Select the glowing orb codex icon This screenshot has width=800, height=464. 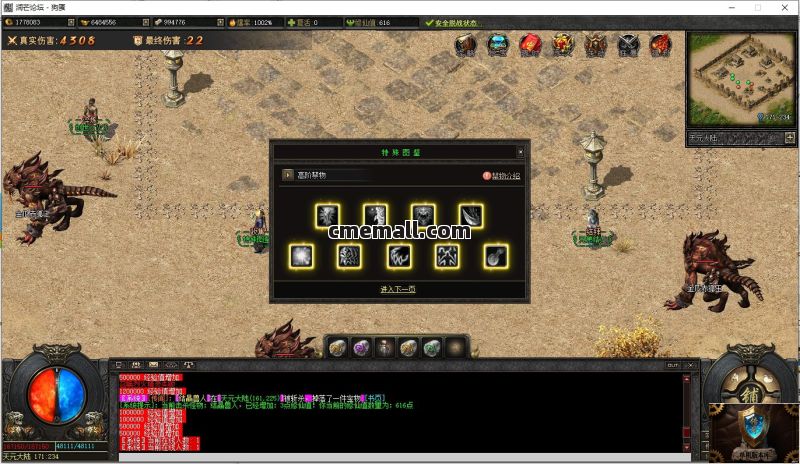pos(300,256)
